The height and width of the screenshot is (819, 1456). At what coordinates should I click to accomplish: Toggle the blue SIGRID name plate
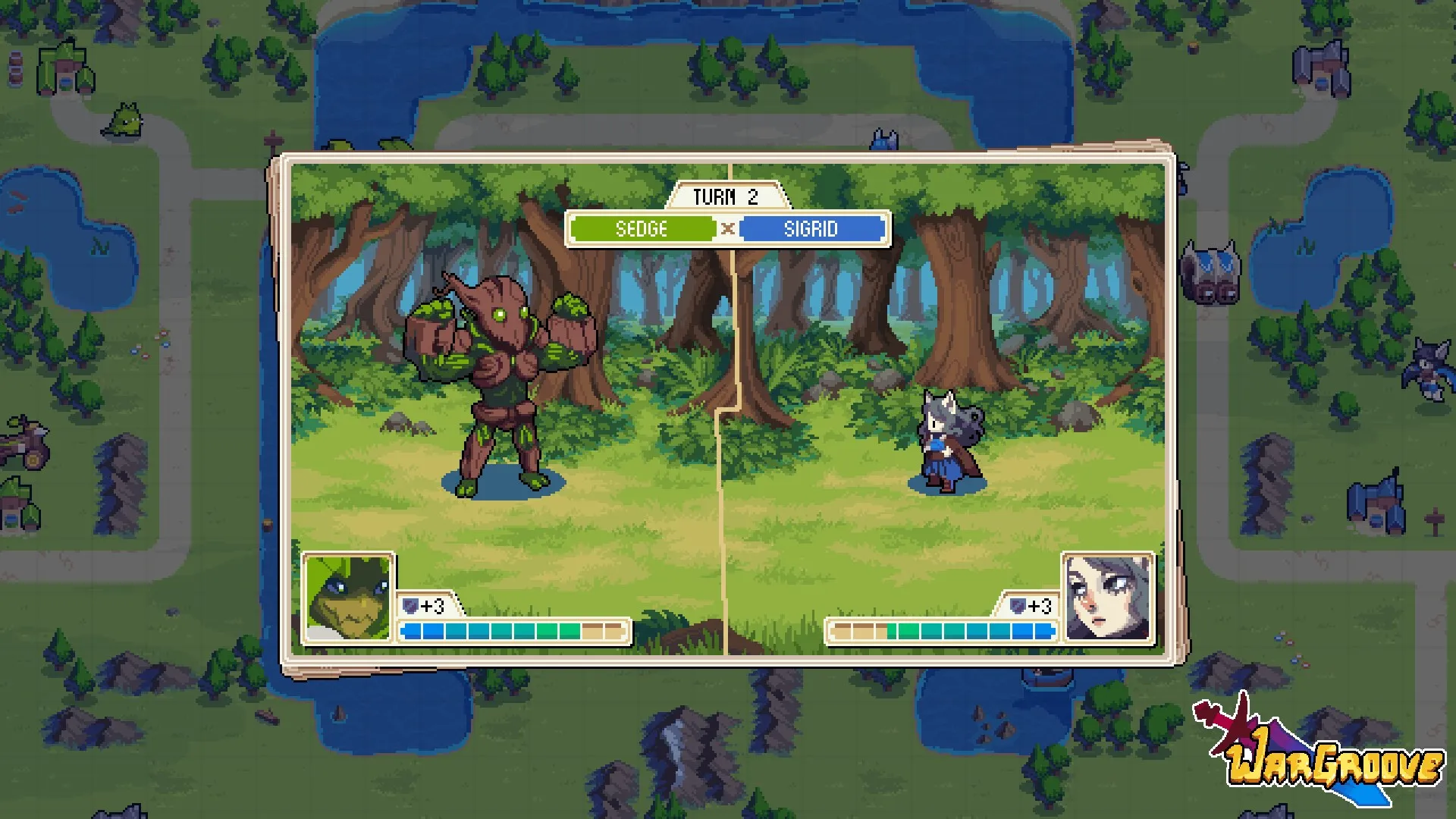[x=812, y=229]
